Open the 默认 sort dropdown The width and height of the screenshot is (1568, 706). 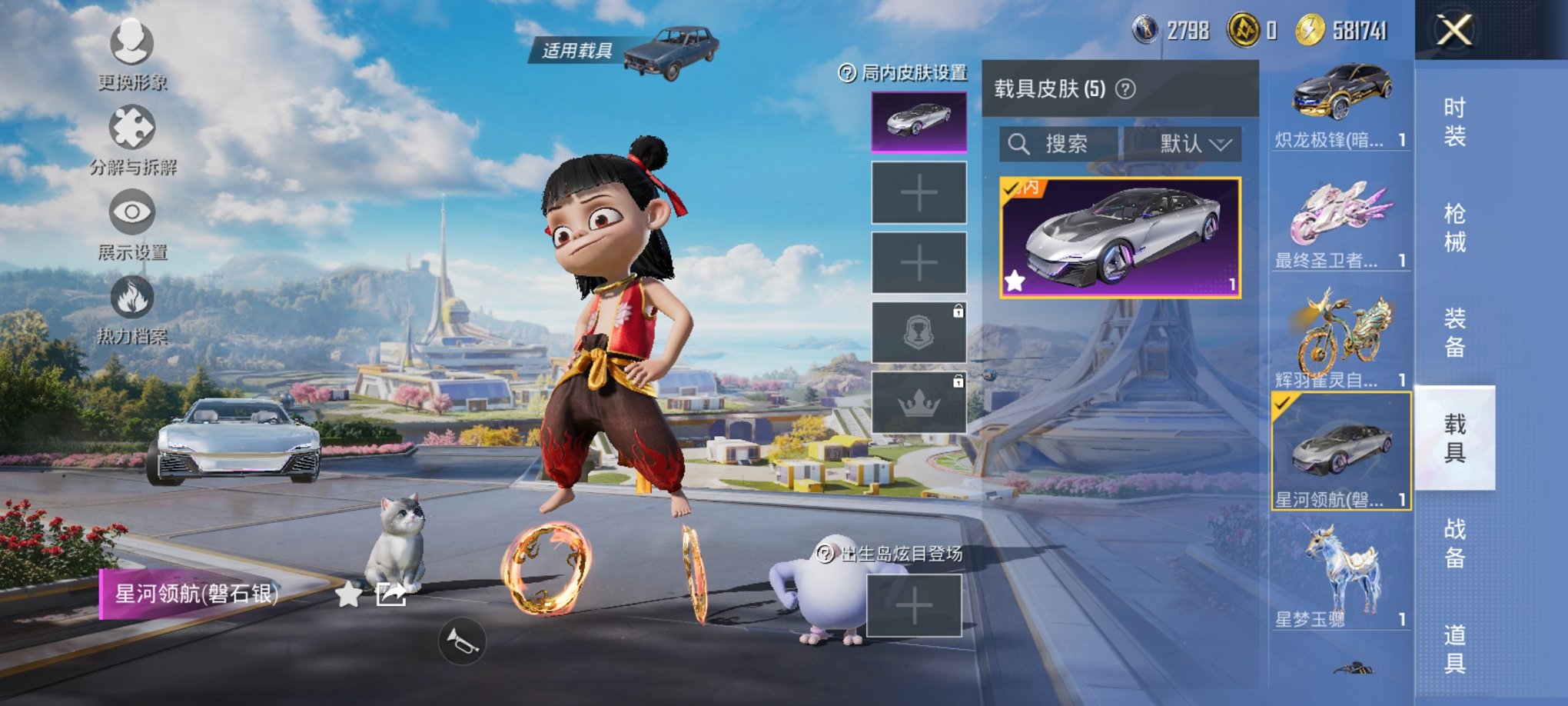pyautogui.click(x=1183, y=144)
